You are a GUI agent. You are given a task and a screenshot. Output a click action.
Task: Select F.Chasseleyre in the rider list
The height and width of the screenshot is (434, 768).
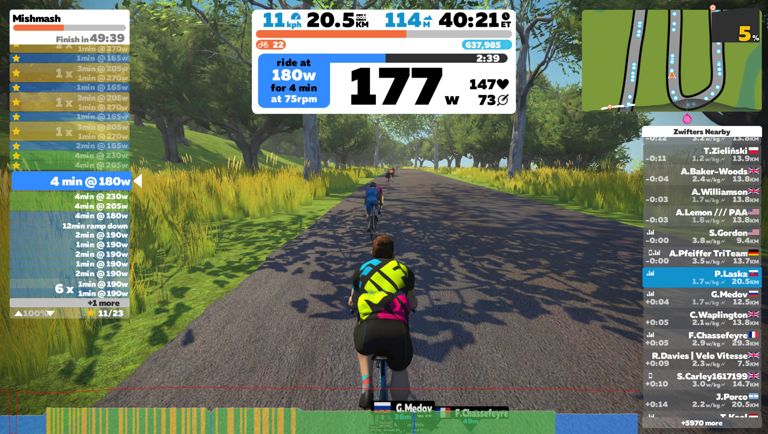coord(701,339)
